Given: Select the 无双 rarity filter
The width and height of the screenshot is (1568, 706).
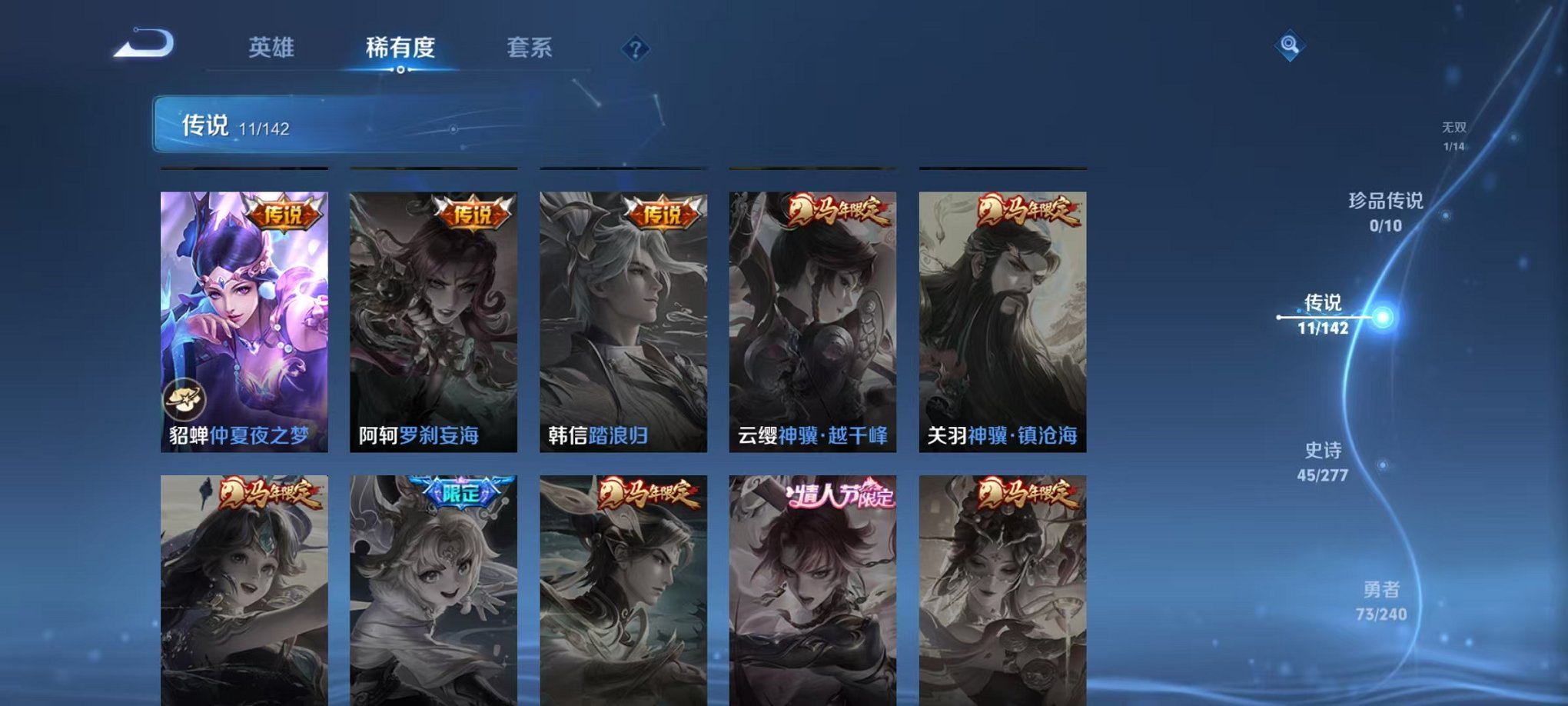Looking at the screenshot, I should 1456,131.
